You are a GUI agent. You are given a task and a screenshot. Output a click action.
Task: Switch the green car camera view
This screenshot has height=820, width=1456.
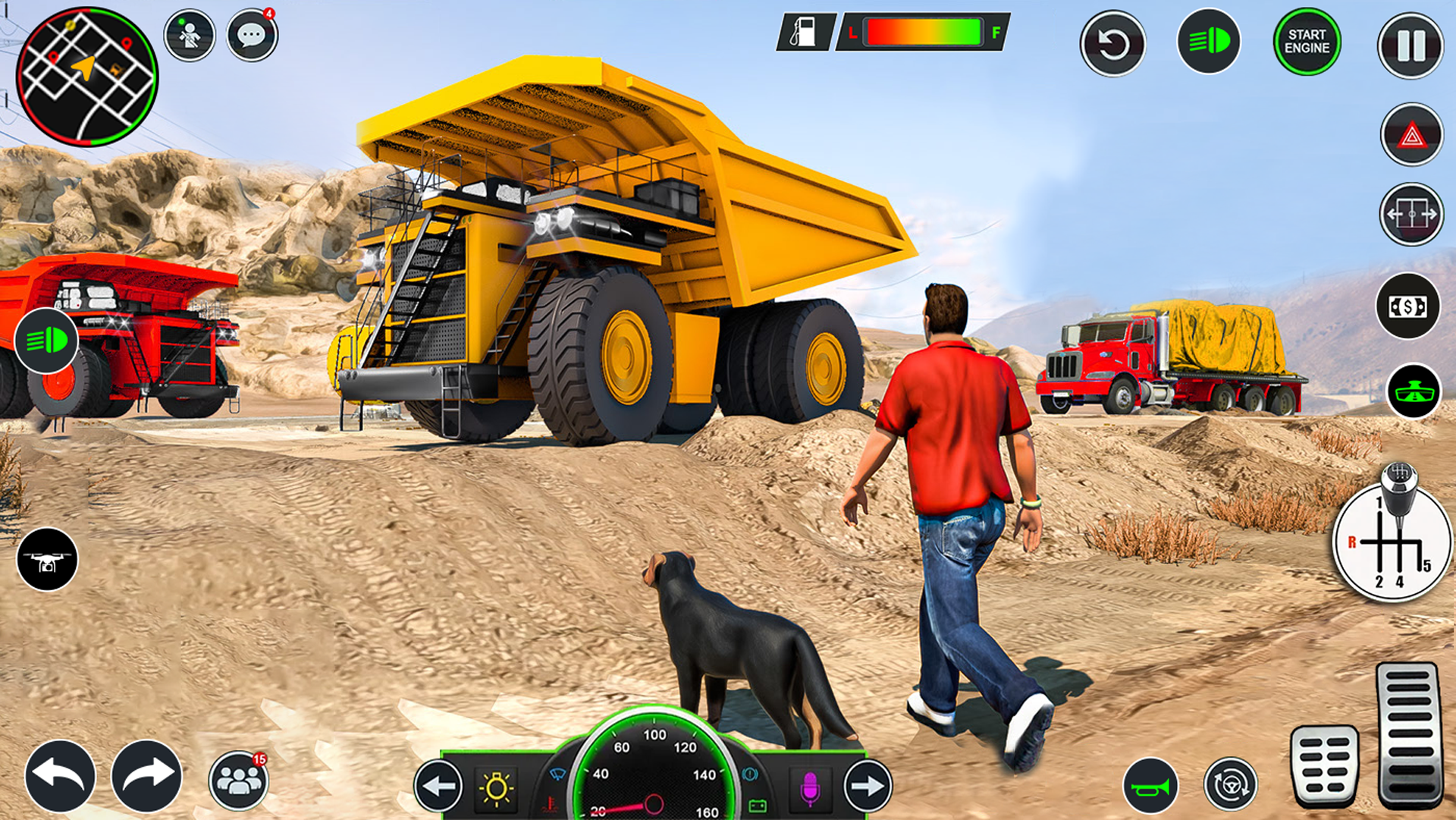pyautogui.click(x=1414, y=391)
